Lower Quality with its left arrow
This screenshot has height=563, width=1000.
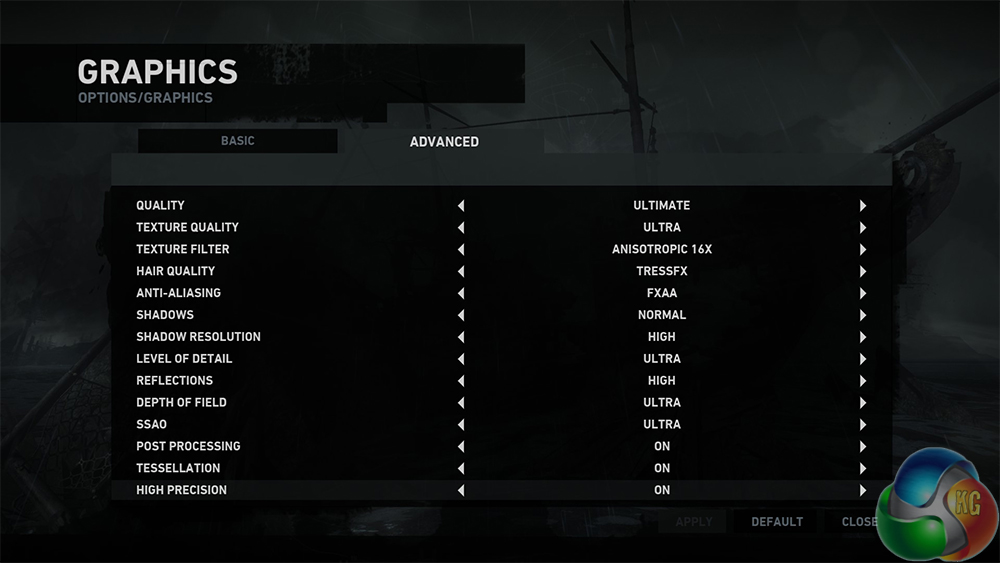point(461,206)
